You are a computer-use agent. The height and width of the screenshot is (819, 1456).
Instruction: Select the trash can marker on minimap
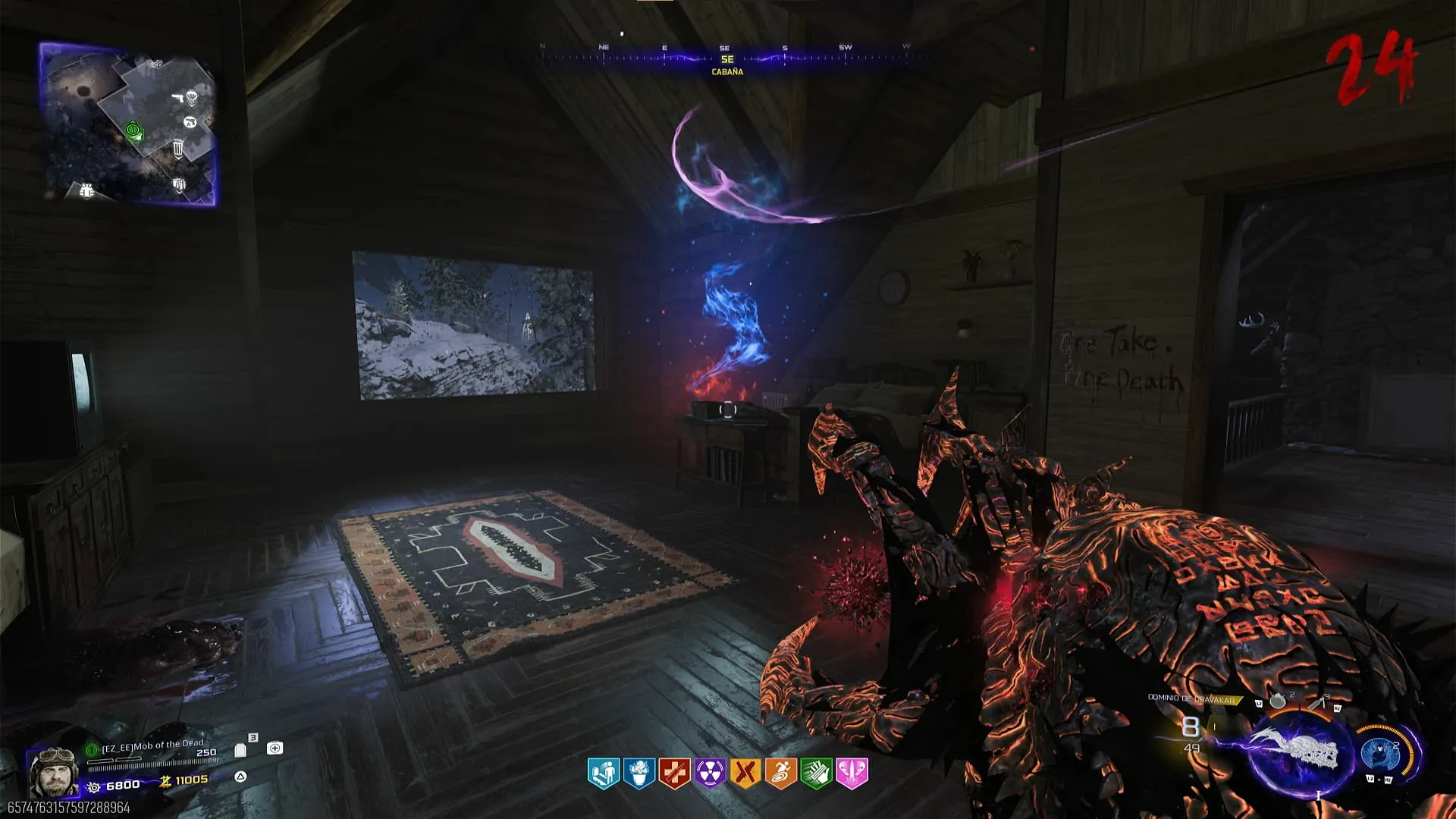click(x=178, y=148)
